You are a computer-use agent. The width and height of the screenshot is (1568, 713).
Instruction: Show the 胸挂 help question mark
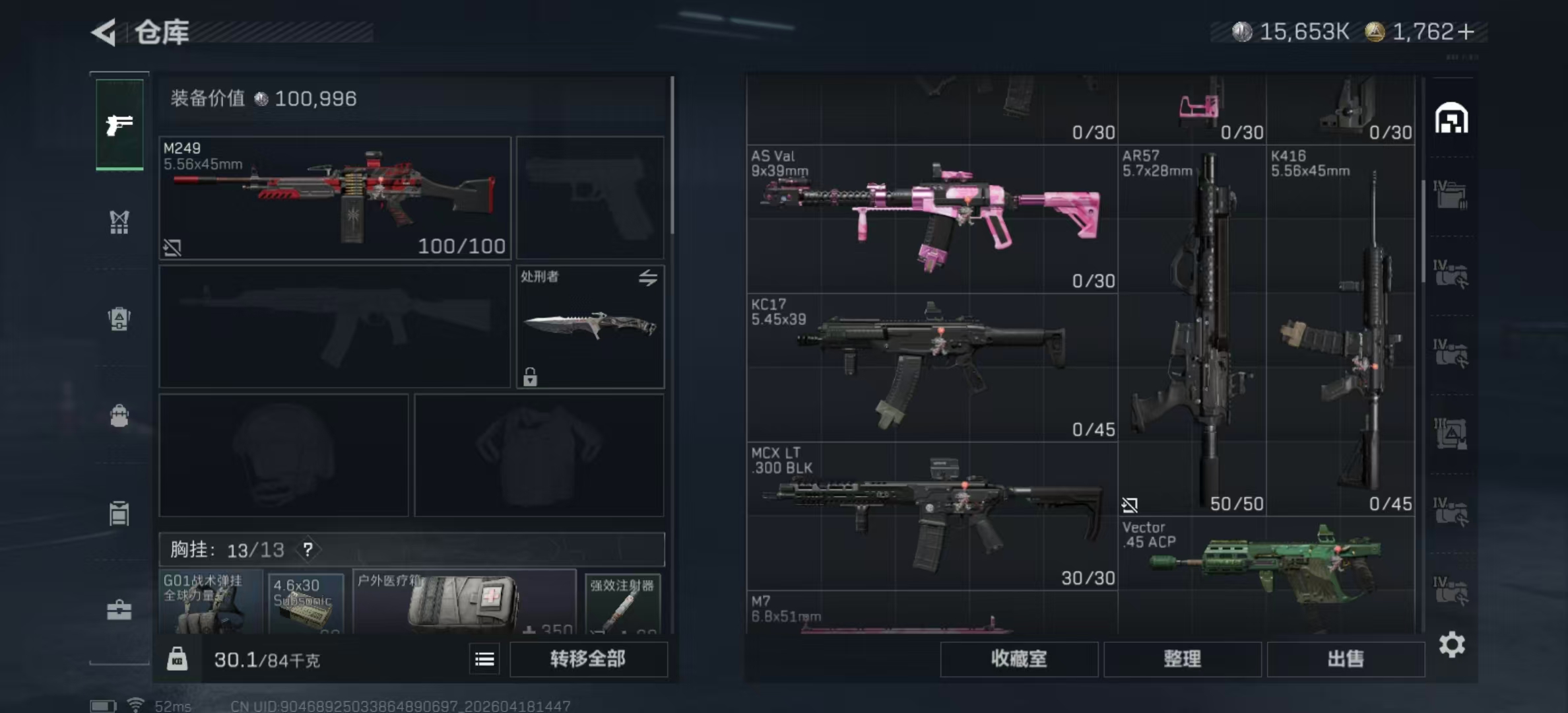click(x=308, y=549)
